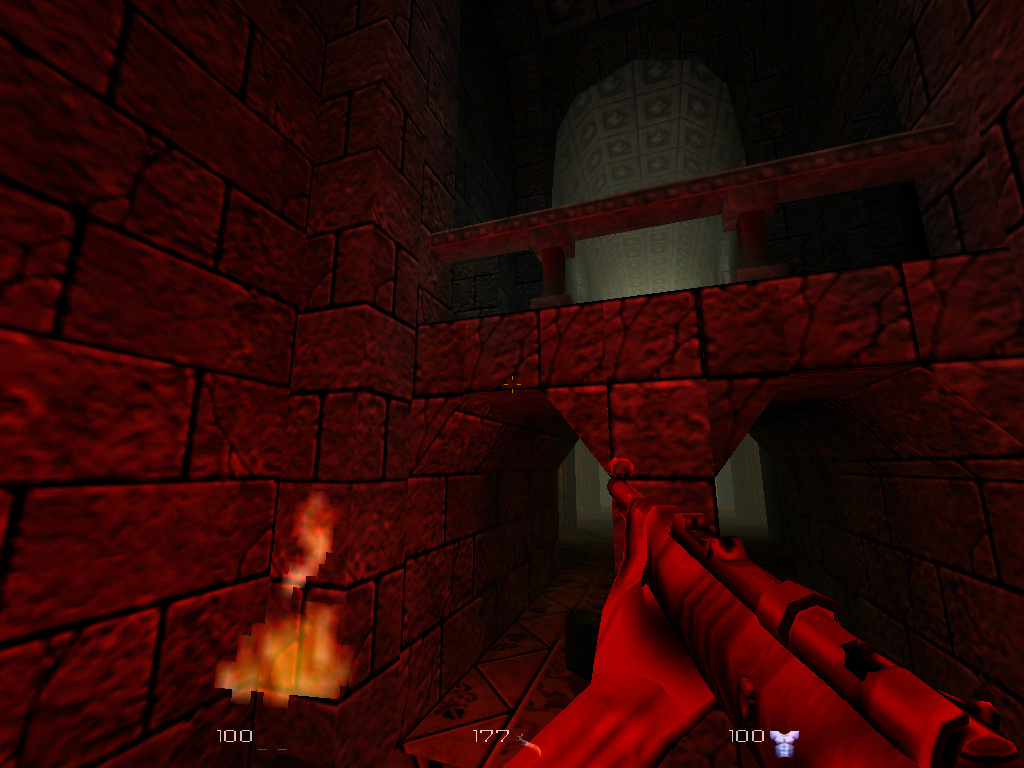
Task: Click the body armor icon
Action: point(785,741)
